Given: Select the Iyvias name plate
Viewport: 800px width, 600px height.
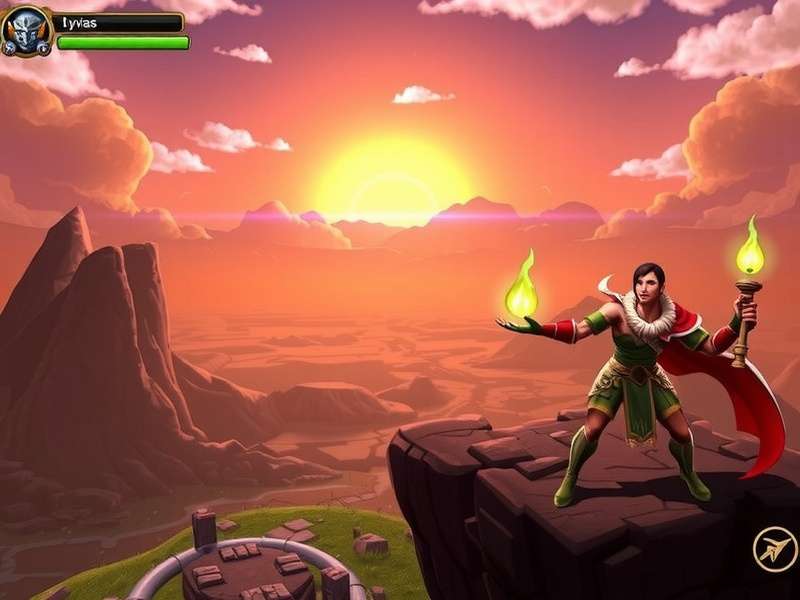Looking at the screenshot, I should point(120,22).
